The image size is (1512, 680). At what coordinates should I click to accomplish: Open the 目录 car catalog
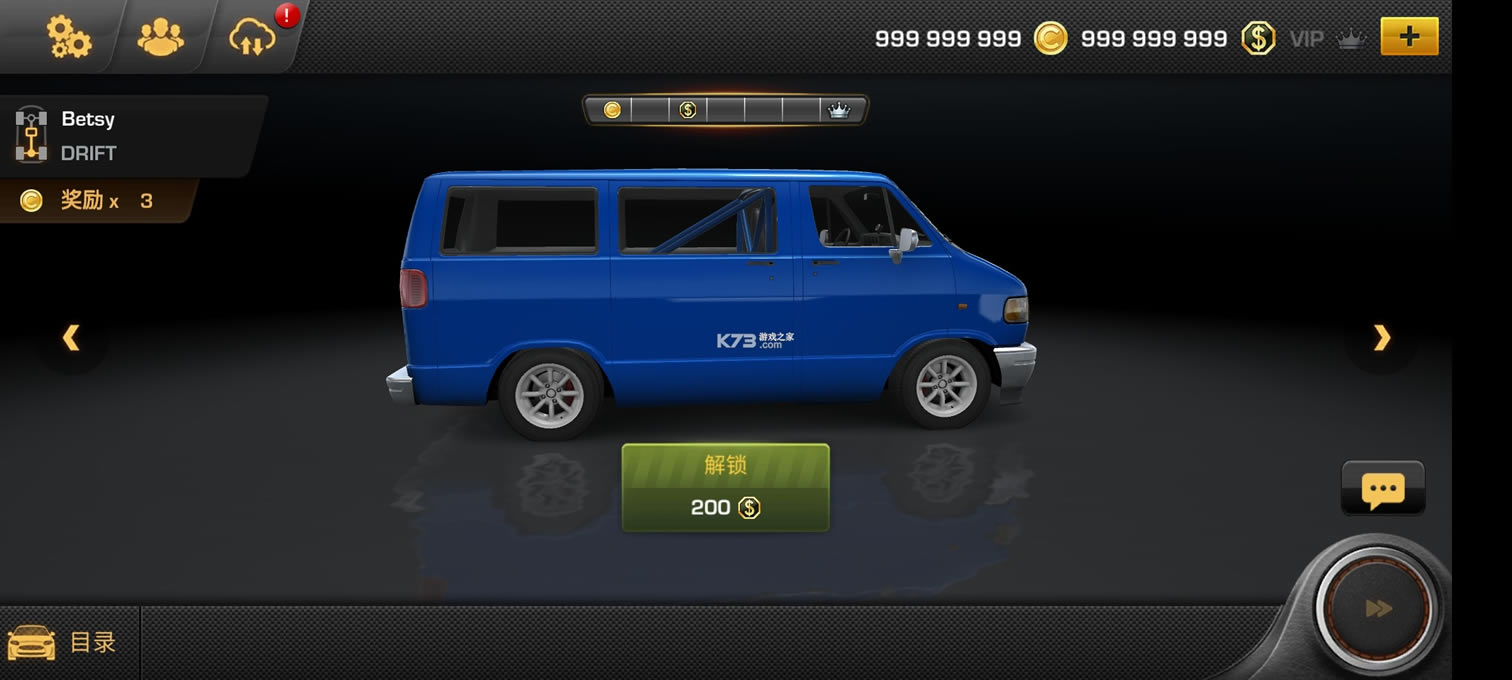pyautogui.click(x=64, y=642)
